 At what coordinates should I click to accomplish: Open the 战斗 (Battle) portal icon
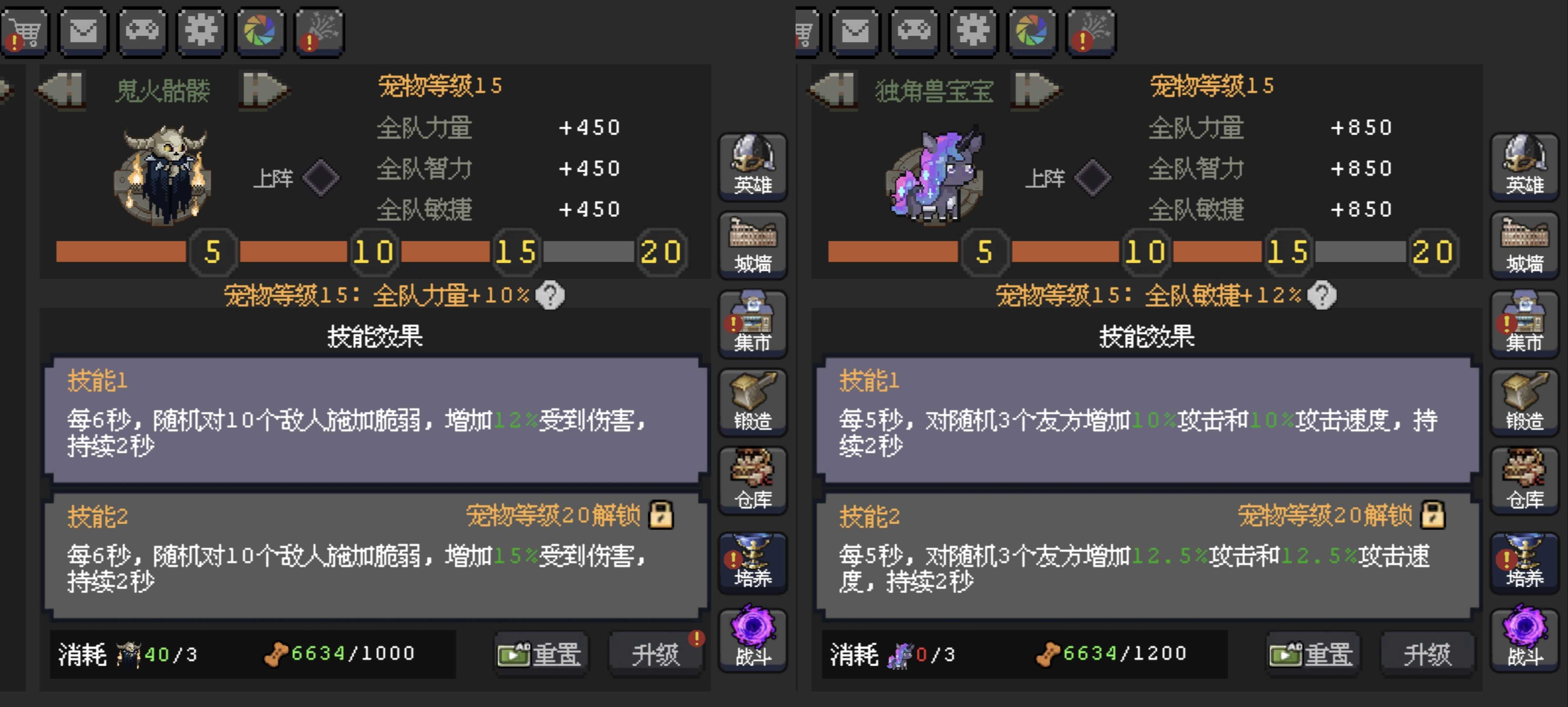click(x=753, y=639)
